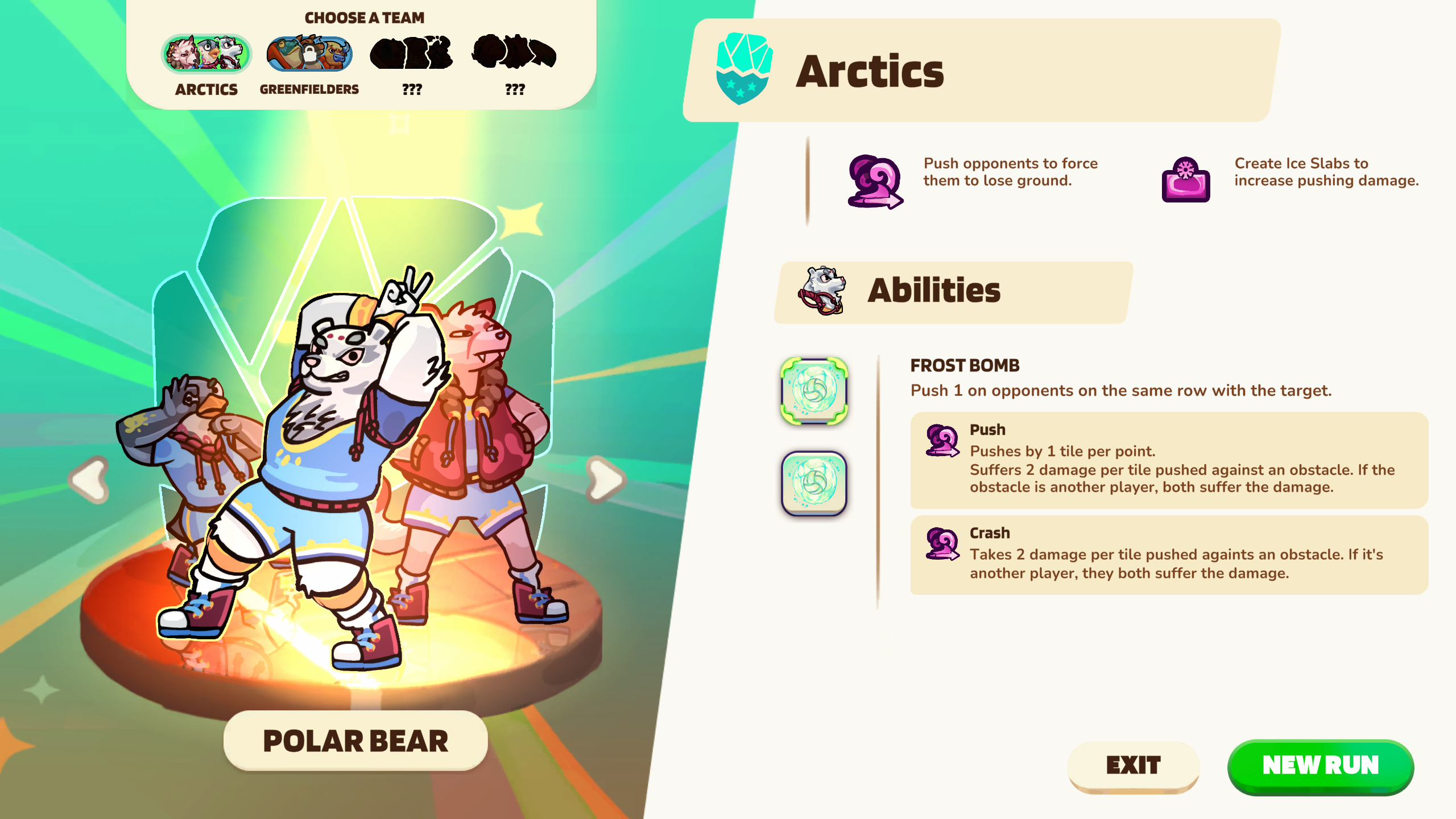View the second volleyball ability icon

pyautogui.click(x=814, y=483)
